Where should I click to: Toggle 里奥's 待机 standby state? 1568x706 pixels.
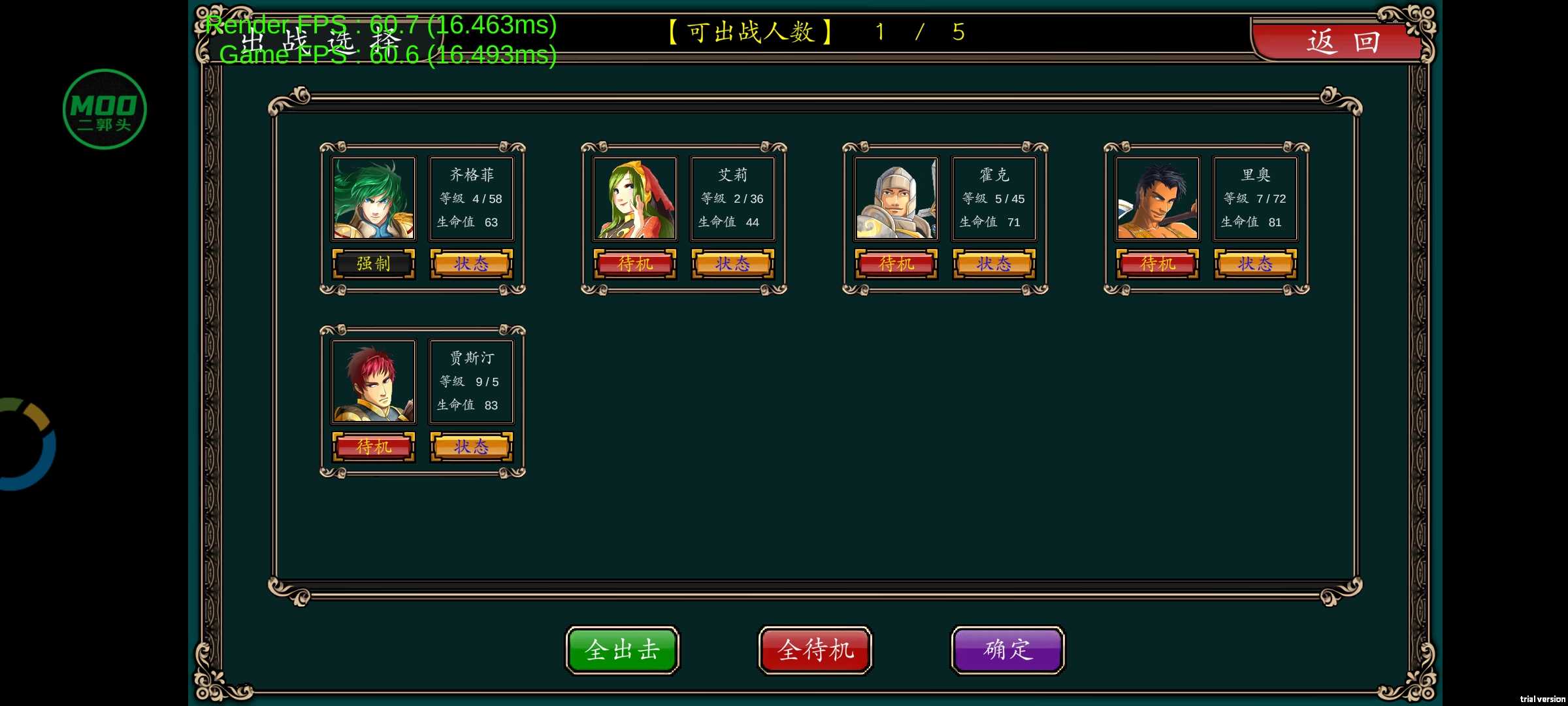[1156, 264]
